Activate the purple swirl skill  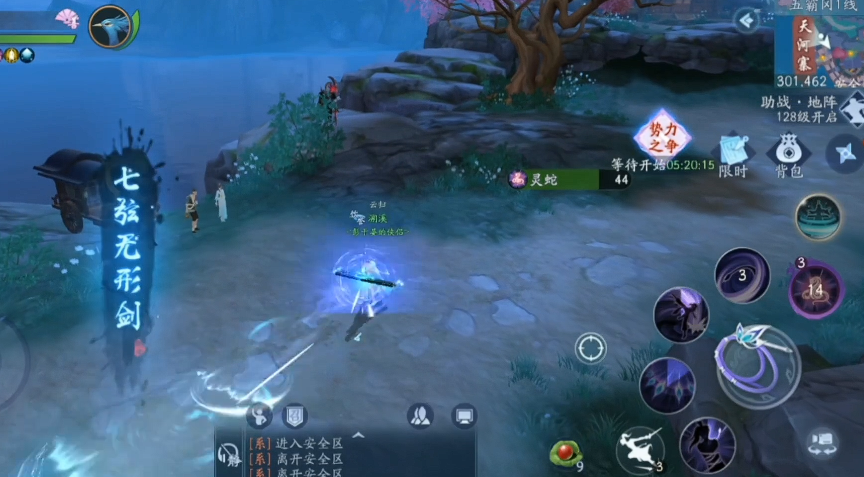742,275
